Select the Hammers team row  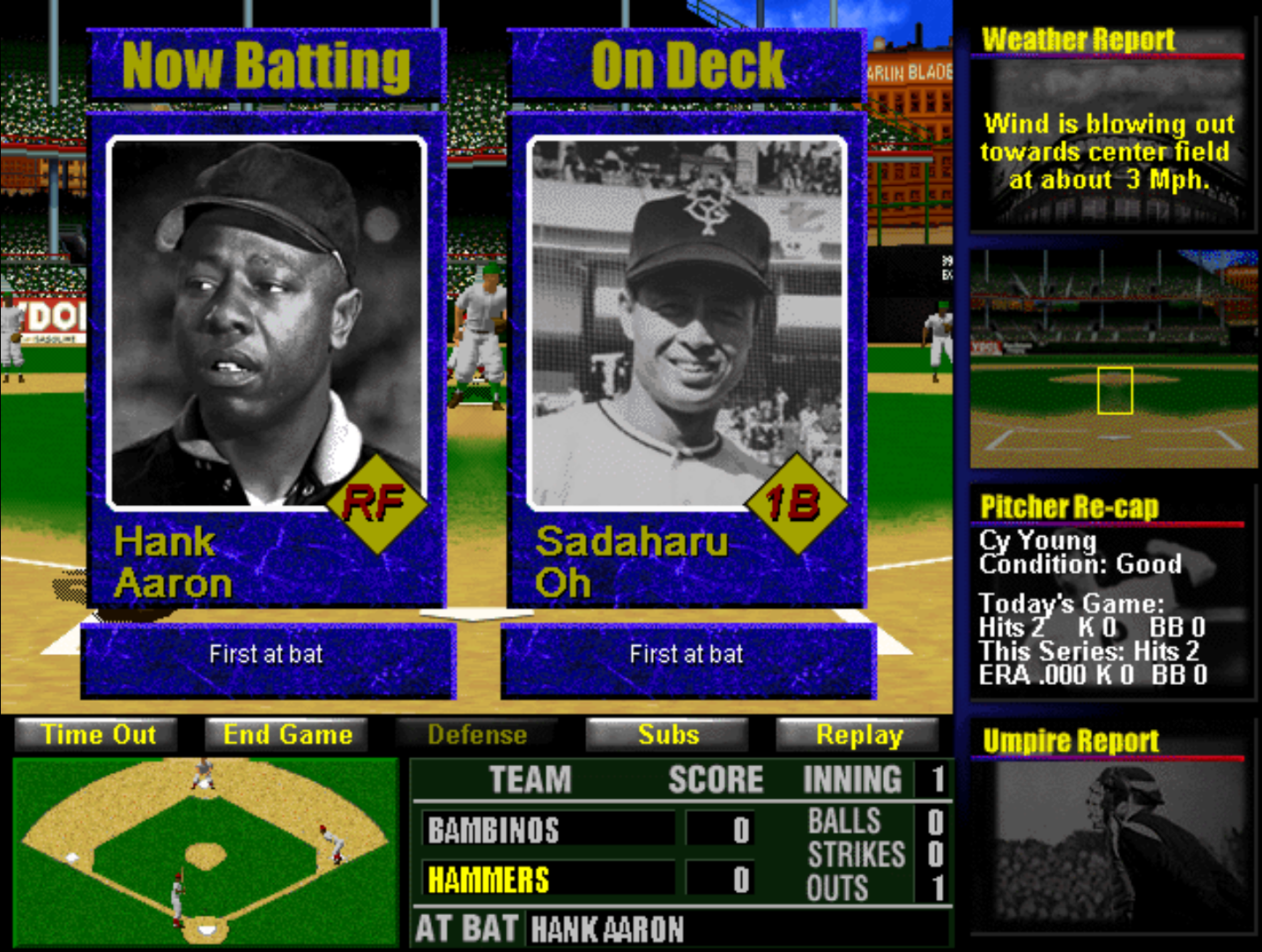tap(548, 879)
